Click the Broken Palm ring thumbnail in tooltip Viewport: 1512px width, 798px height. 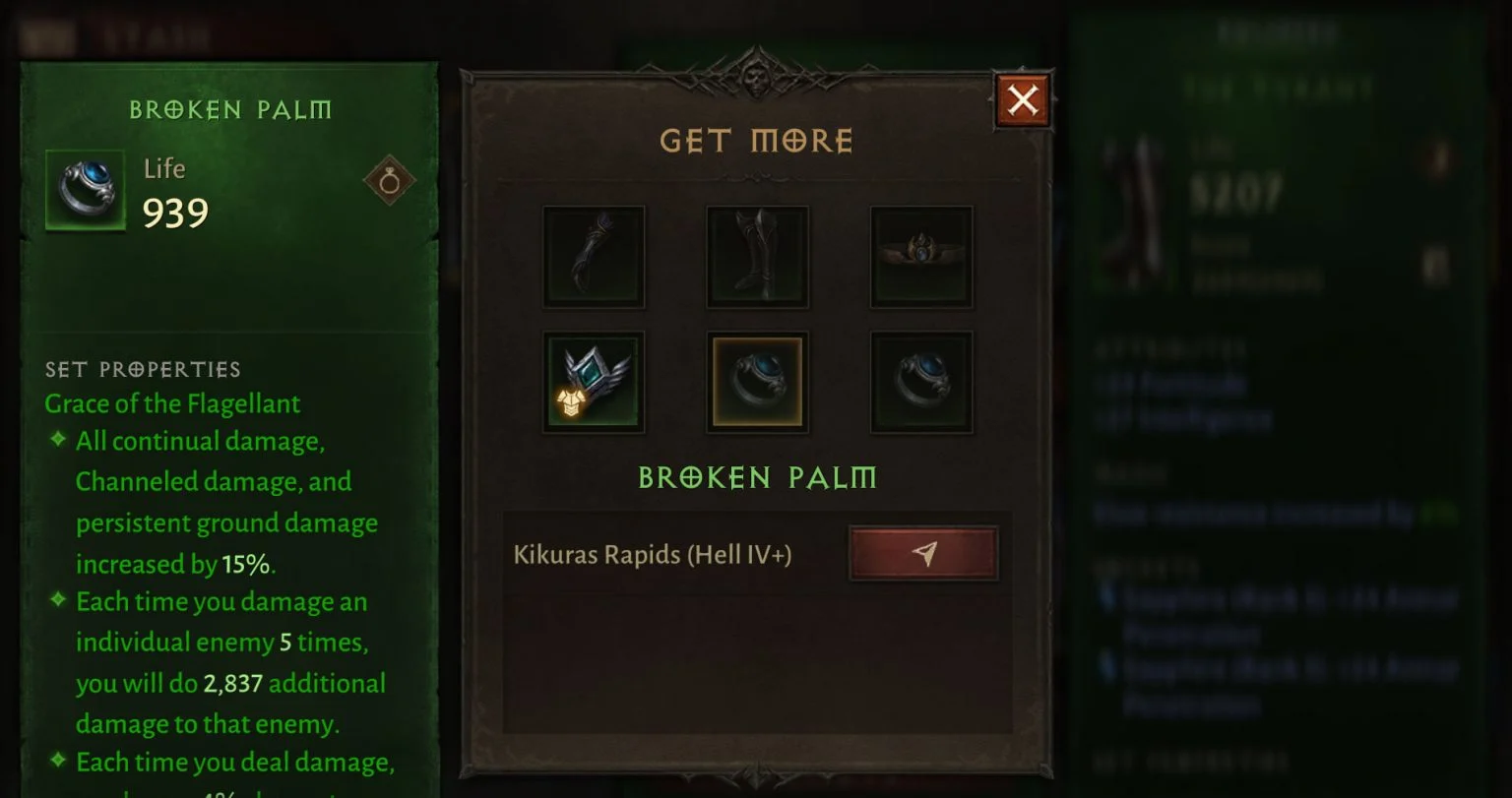click(86, 188)
